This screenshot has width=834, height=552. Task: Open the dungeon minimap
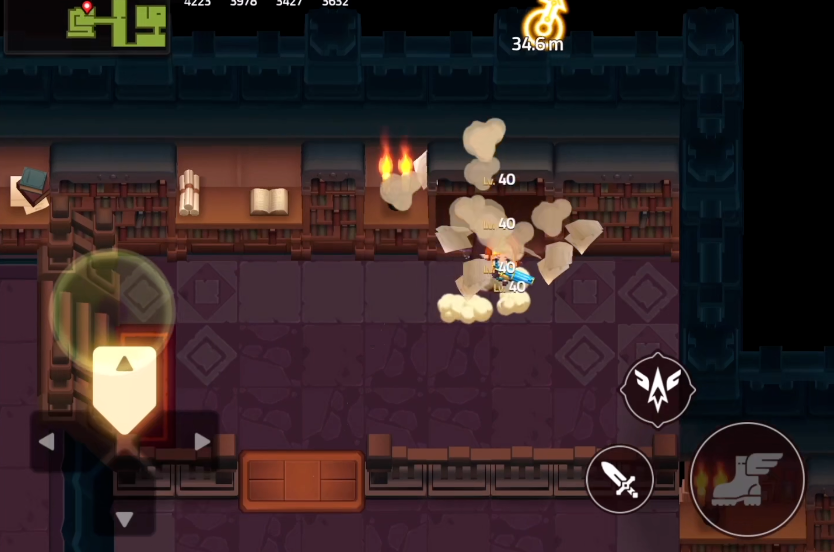87,24
